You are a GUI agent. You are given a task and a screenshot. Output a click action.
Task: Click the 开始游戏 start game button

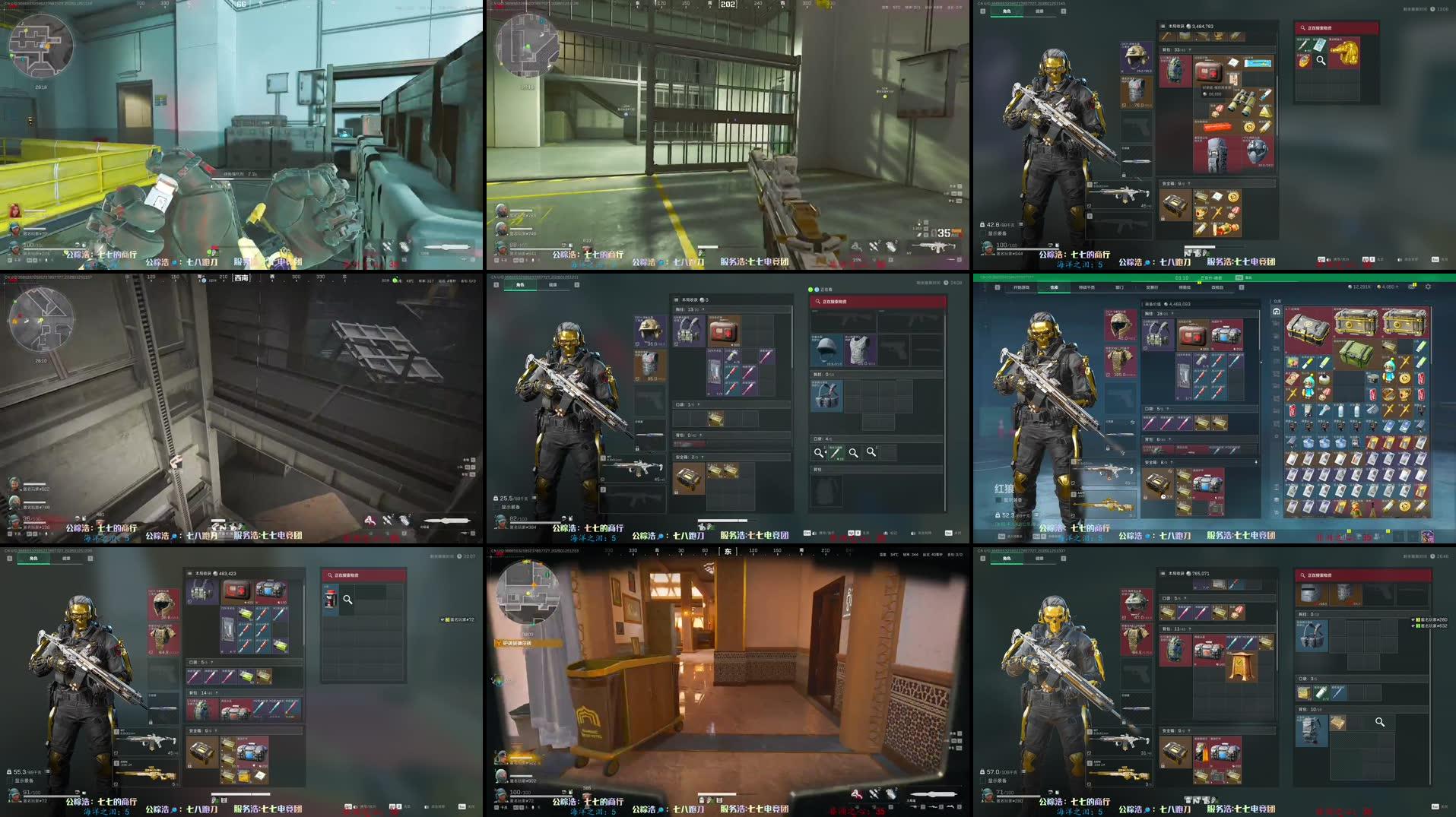coord(1023,287)
